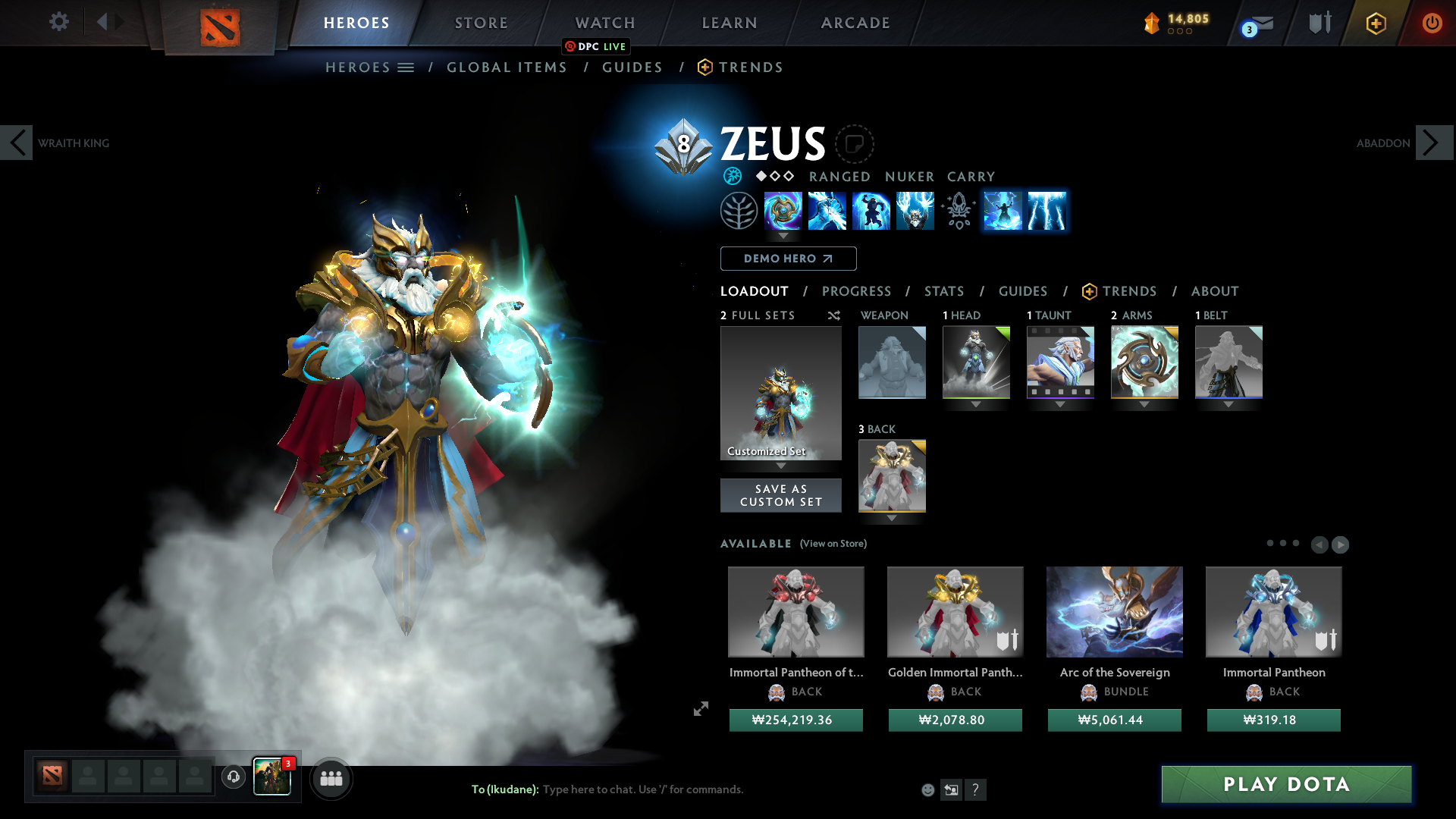
Task: Click the shuffle icon beside 2 FULL SETS
Action: tap(833, 315)
